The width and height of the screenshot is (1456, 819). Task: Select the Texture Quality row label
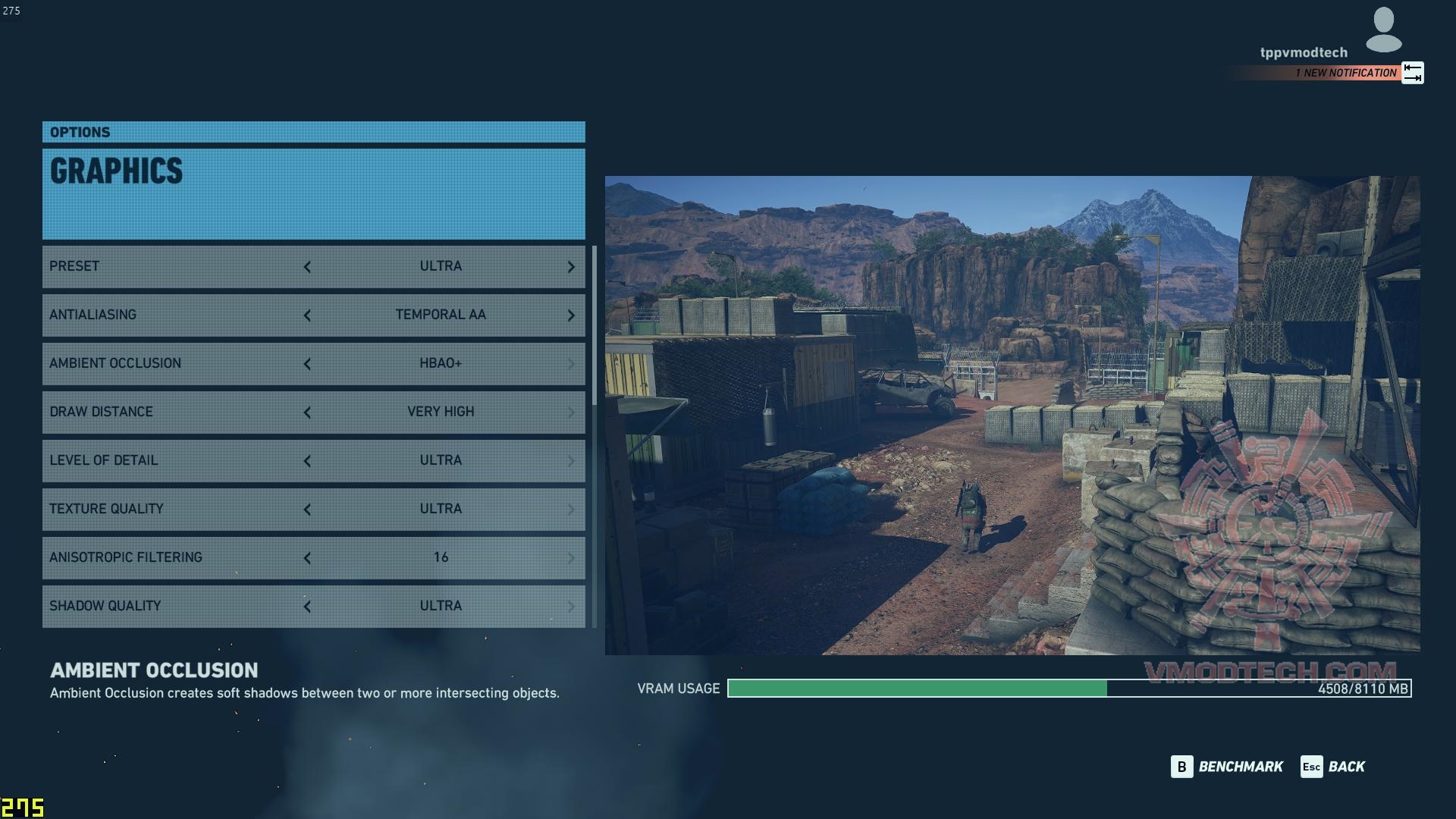point(106,509)
